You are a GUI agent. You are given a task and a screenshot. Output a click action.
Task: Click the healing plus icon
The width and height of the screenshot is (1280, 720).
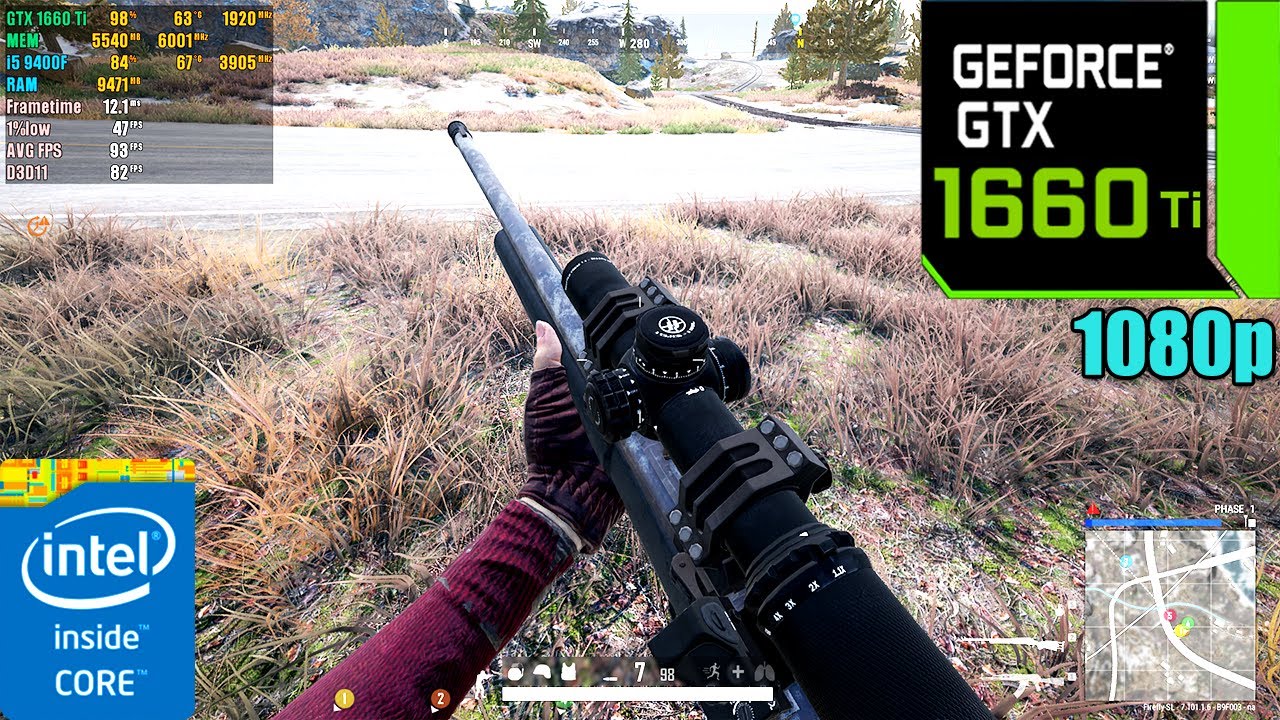point(737,673)
